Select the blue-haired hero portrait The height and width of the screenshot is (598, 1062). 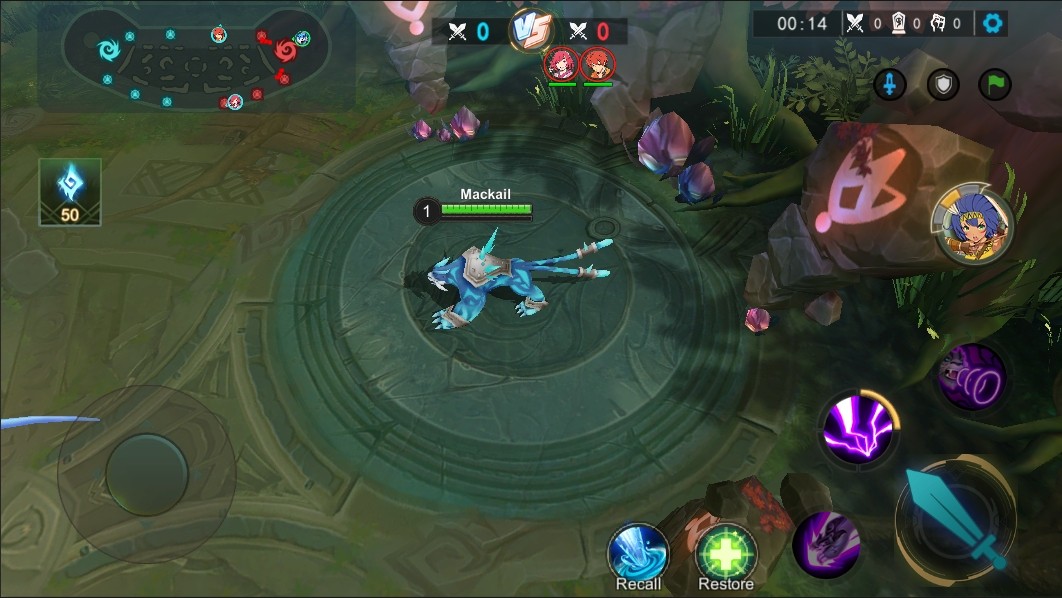point(972,229)
